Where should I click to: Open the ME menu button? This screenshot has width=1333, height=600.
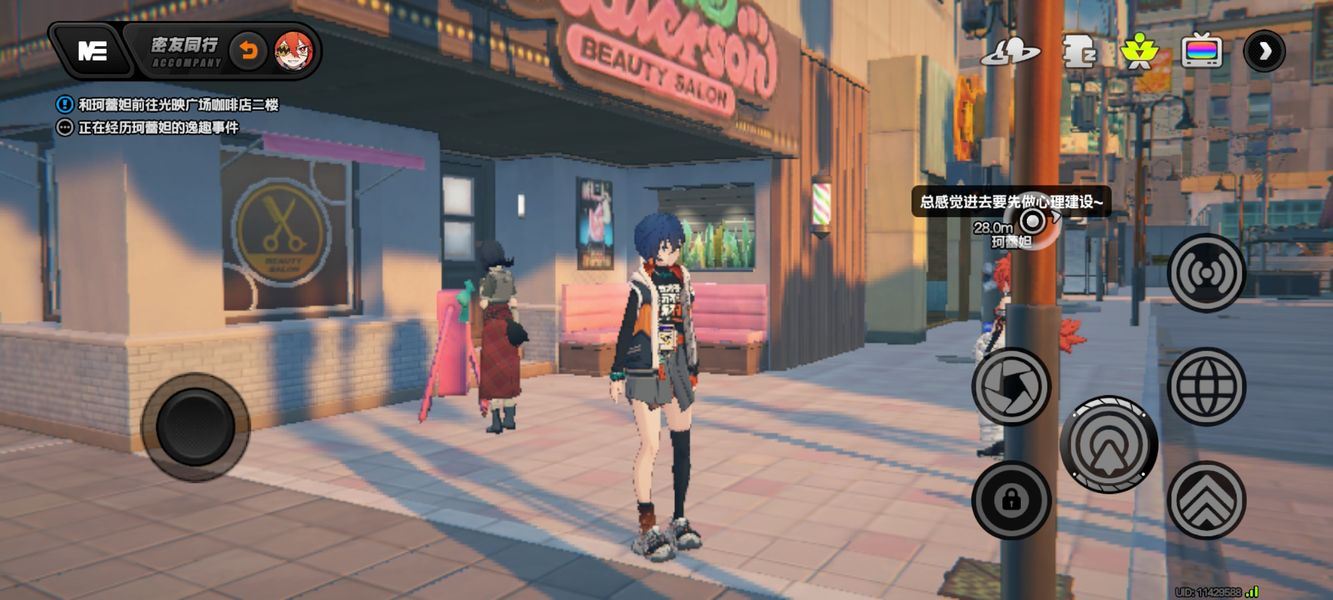point(92,51)
